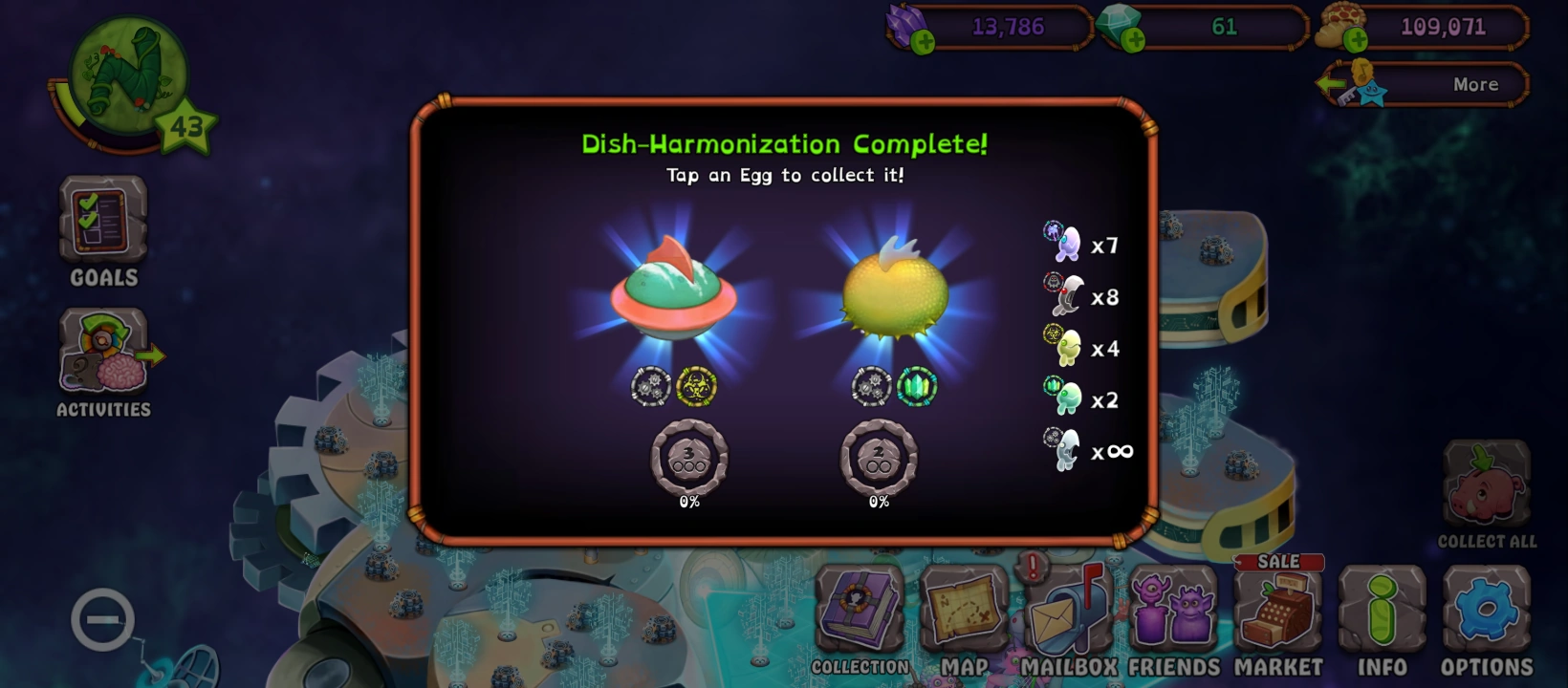Tap the zoom-out minus button

[102, 618]
